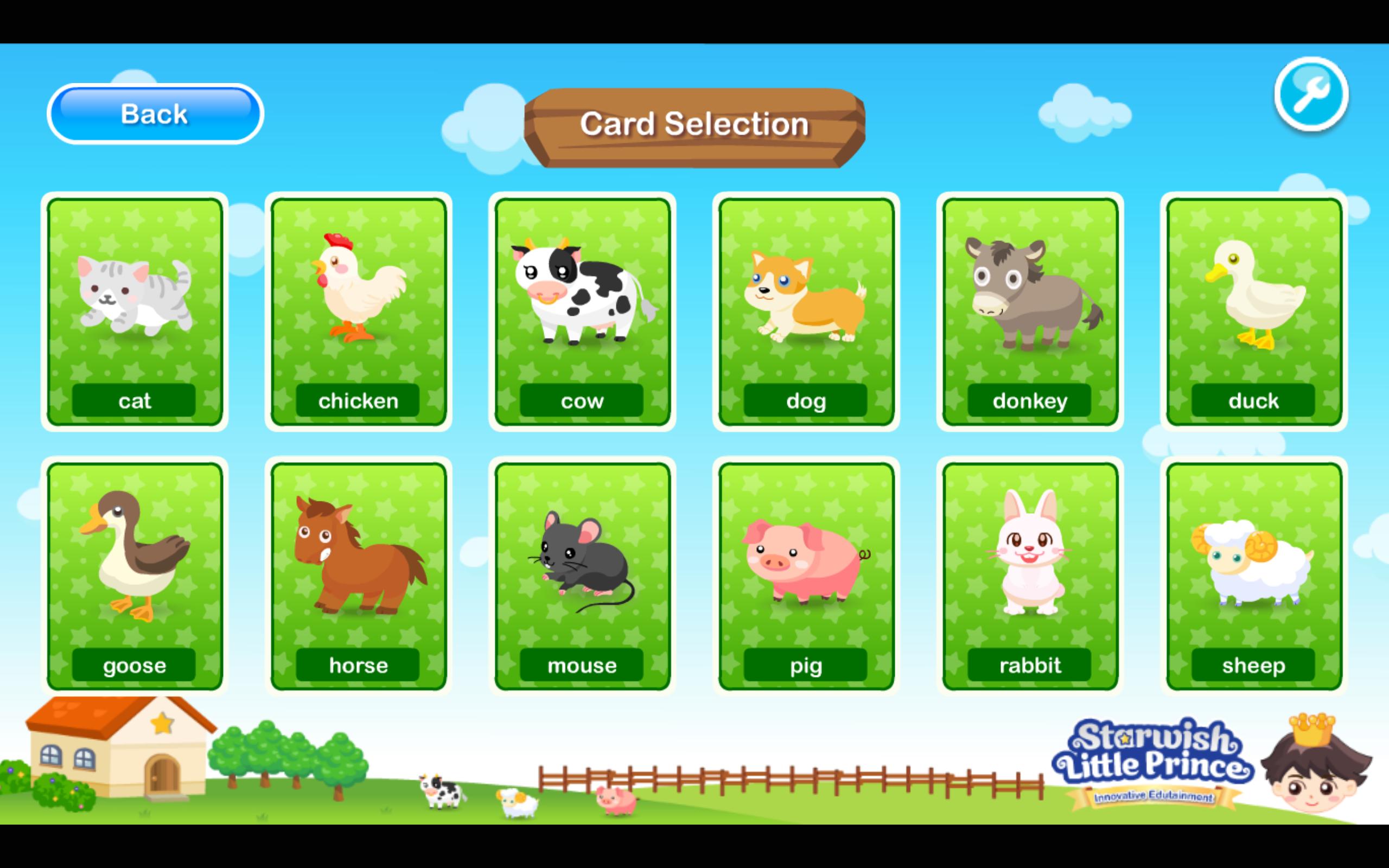Select the goose card
Image resolution: width=1389 pixels, height=868 pixels.
pos(135,574)
